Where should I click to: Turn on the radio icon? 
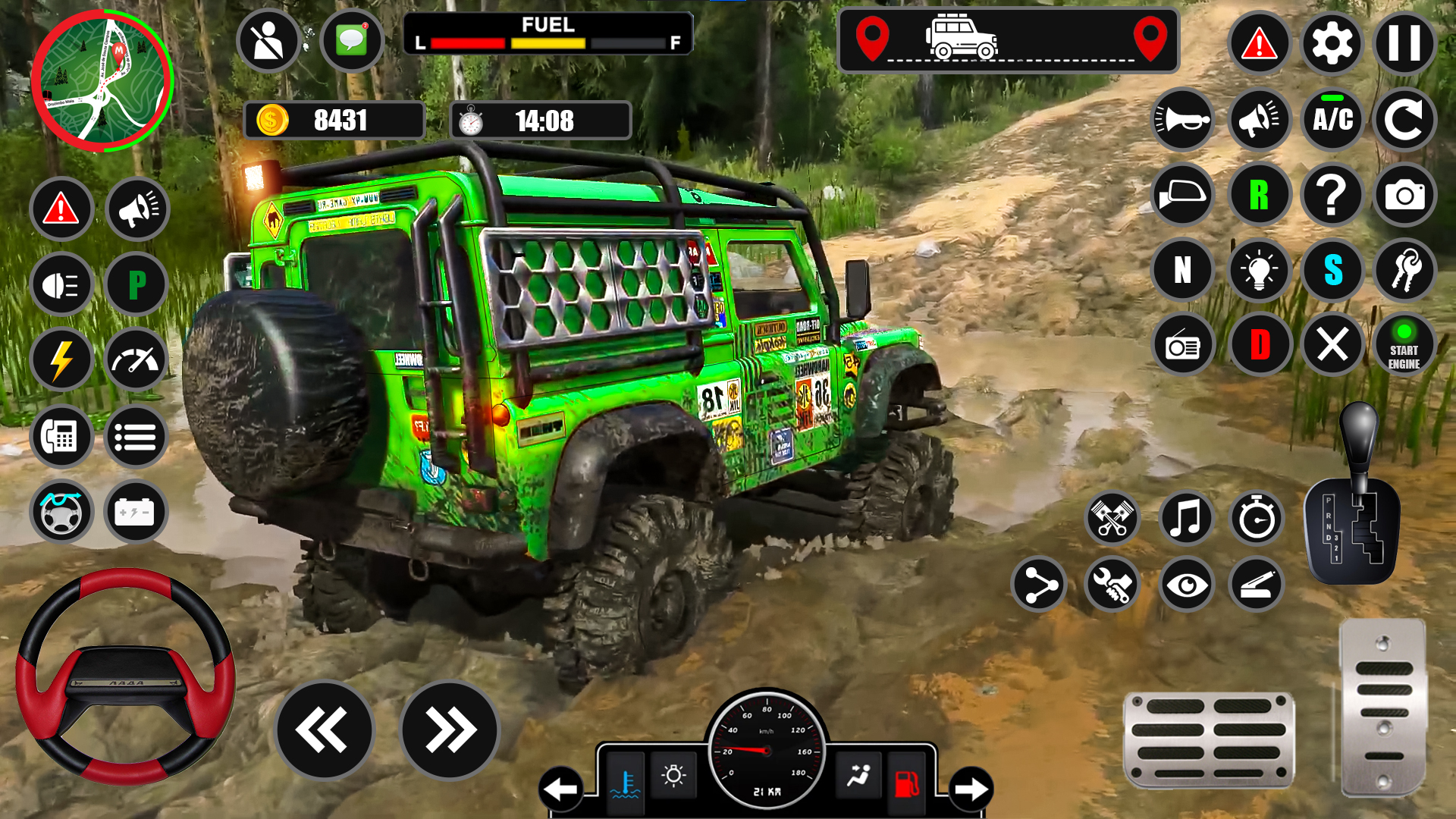1182,346
